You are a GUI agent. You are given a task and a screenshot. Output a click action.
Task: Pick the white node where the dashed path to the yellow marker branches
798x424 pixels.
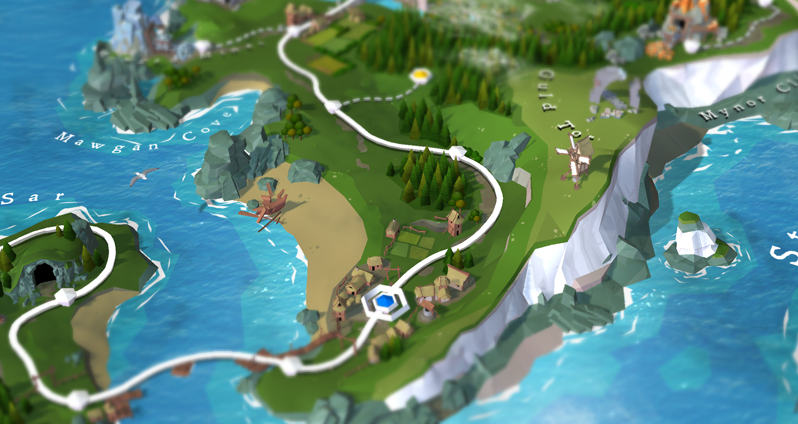[331, 105]
